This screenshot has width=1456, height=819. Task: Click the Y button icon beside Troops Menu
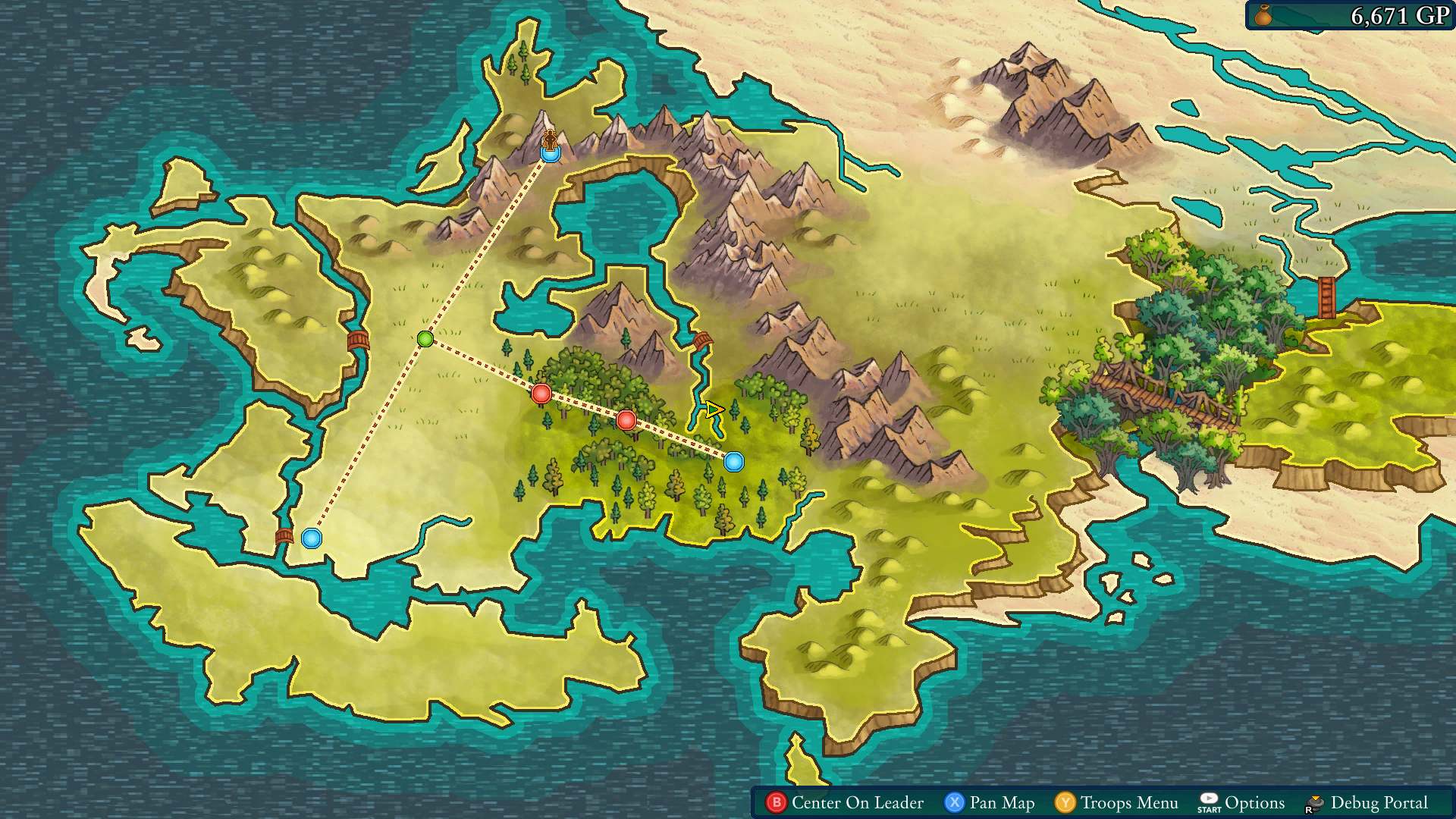(x=1065, y=802)
